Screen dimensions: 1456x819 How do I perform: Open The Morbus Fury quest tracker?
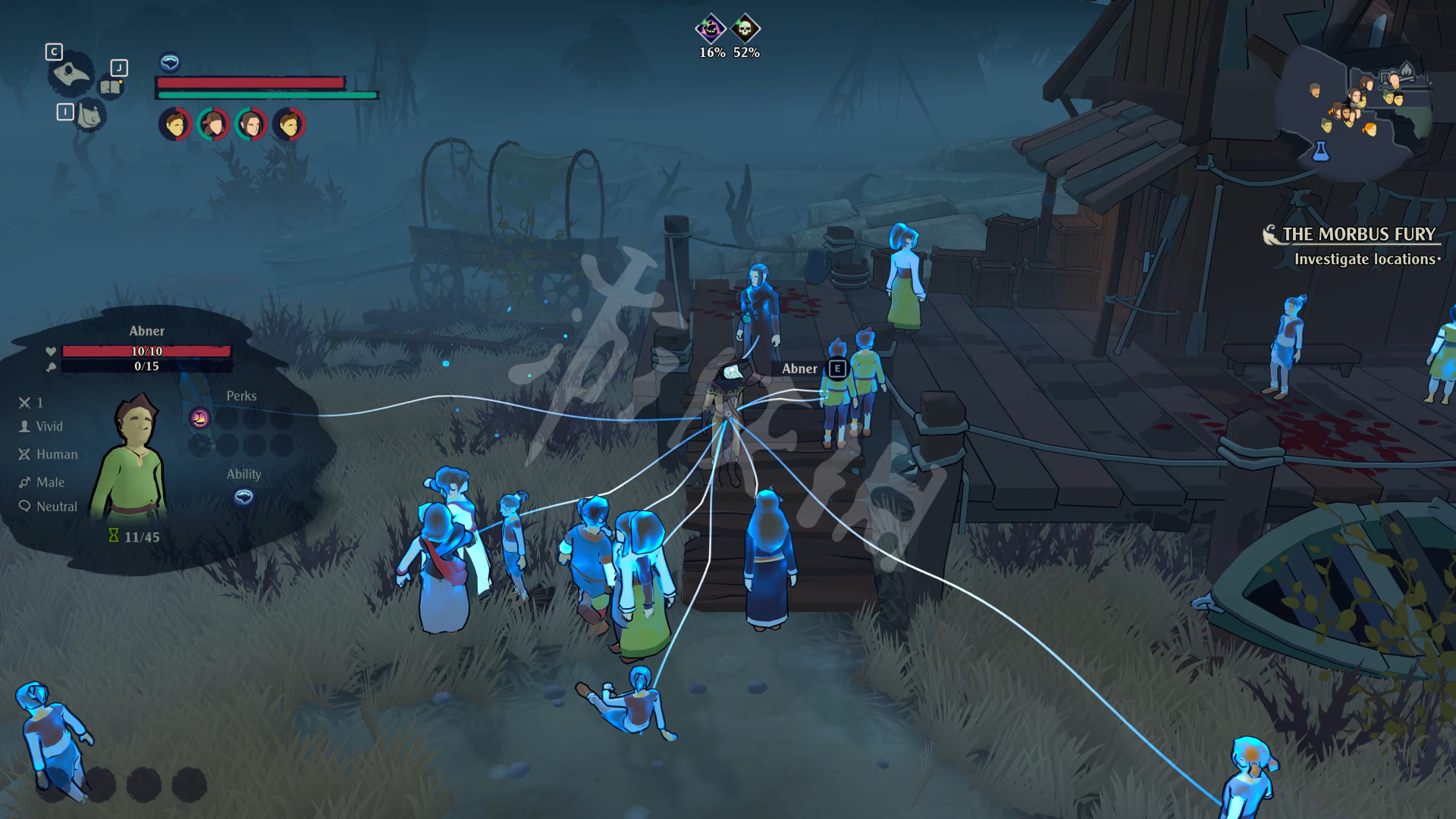pos(1357,234)
